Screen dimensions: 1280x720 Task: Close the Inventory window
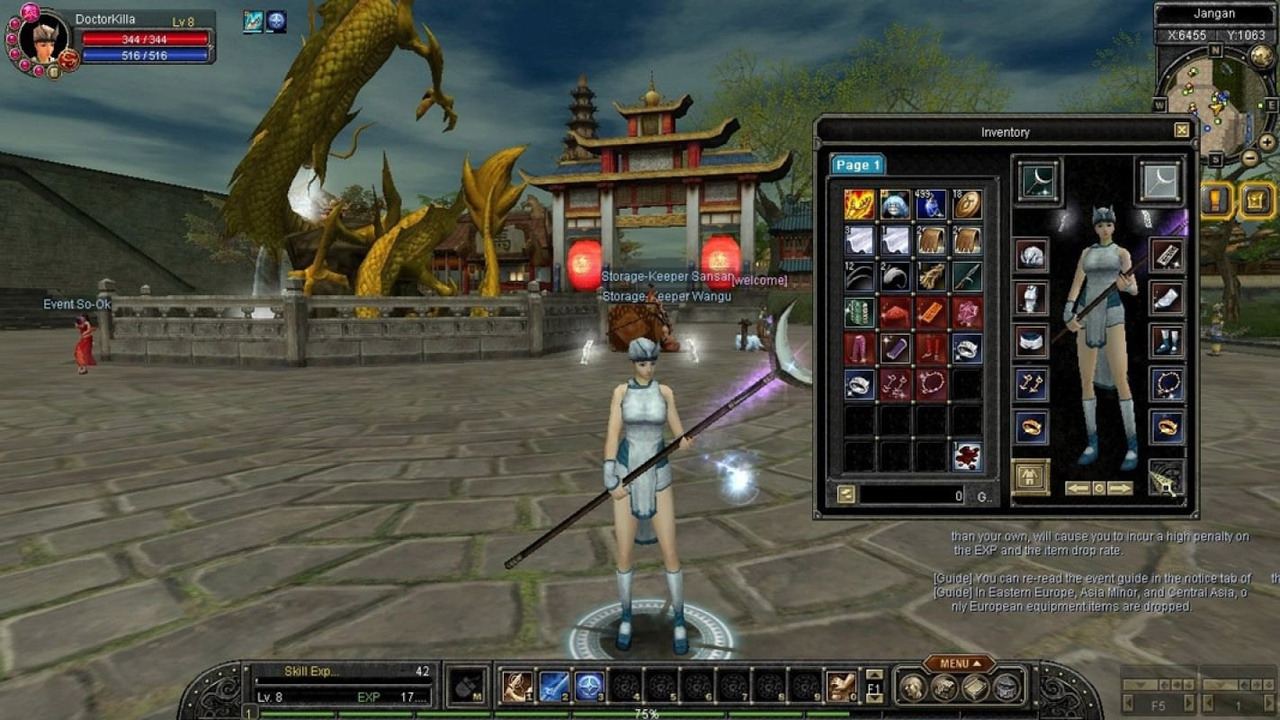(x=1182, y=130)
